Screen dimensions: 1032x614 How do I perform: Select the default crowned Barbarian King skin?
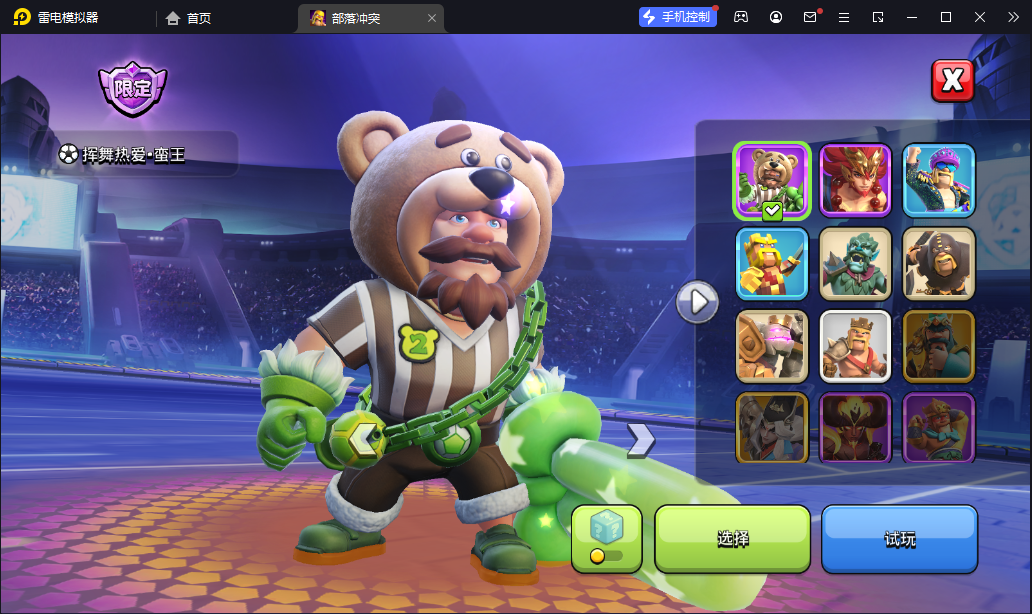pos(855,346)
